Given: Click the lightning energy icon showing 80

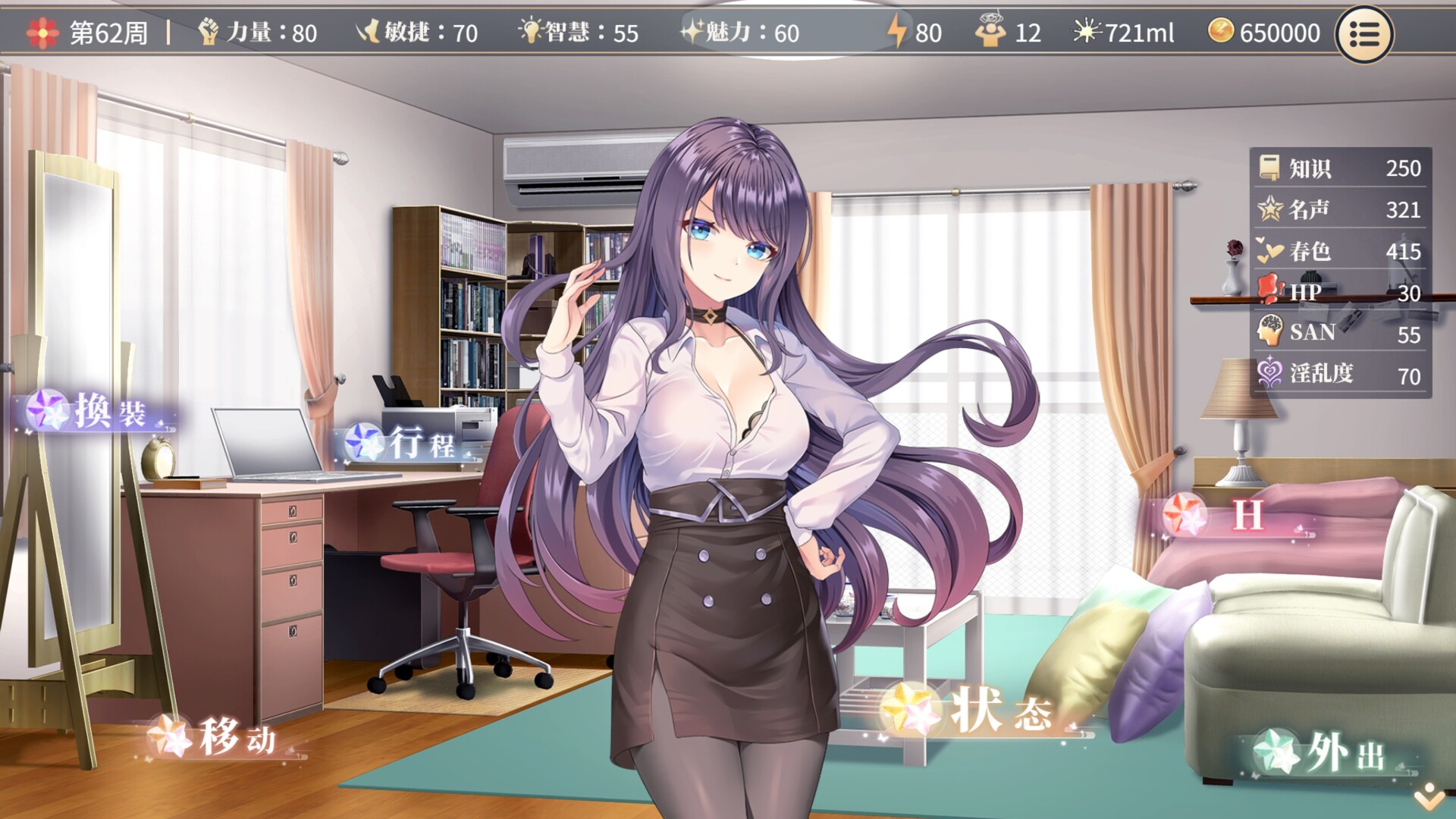Looking at the screenshot, I should pos(896,32).
